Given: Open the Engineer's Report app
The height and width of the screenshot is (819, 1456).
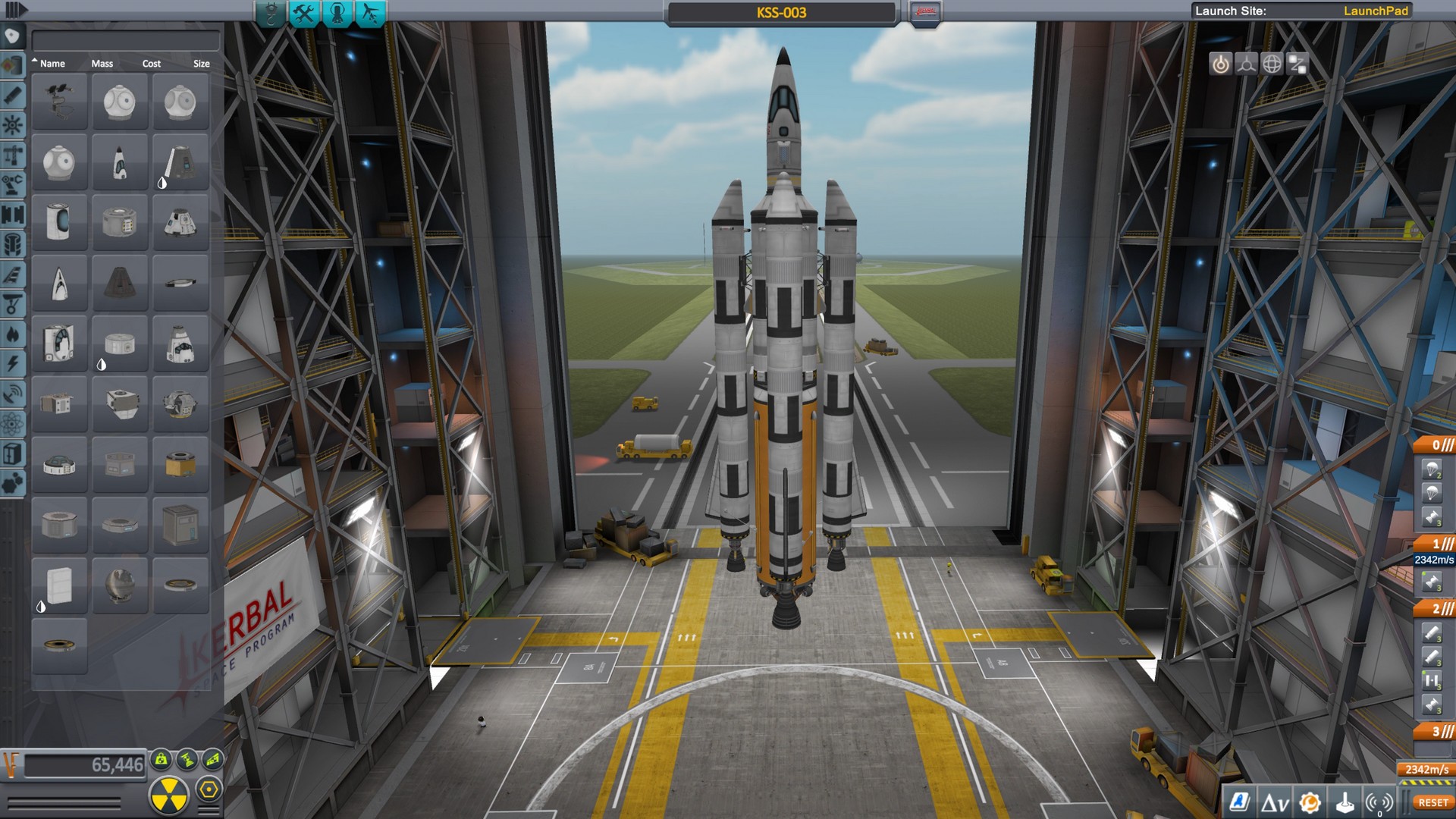Looking at the screenshot, I should (x=1238, y=801).
